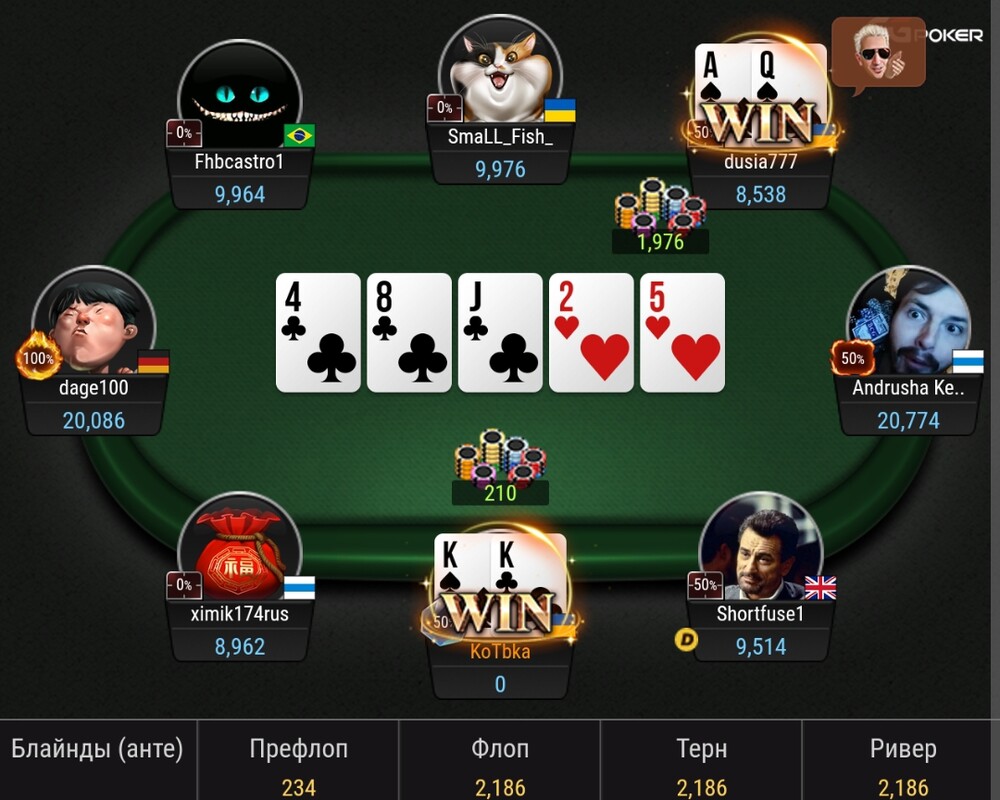This screenshot has width=1000, height=800.
Task: Open Shortfuse1's player avatar
Action: [x=760, y=550]
